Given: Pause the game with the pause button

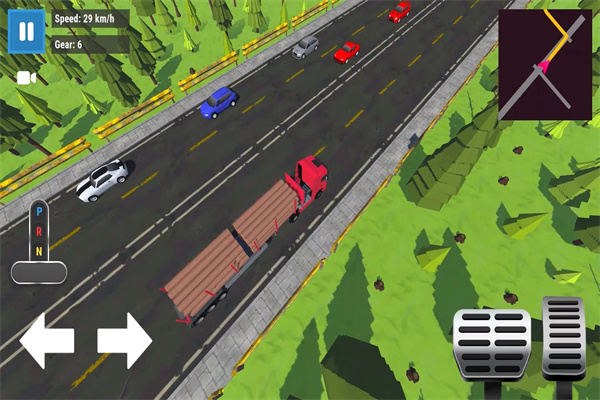Looking at the screenshot, I should (x=26, y=31).
